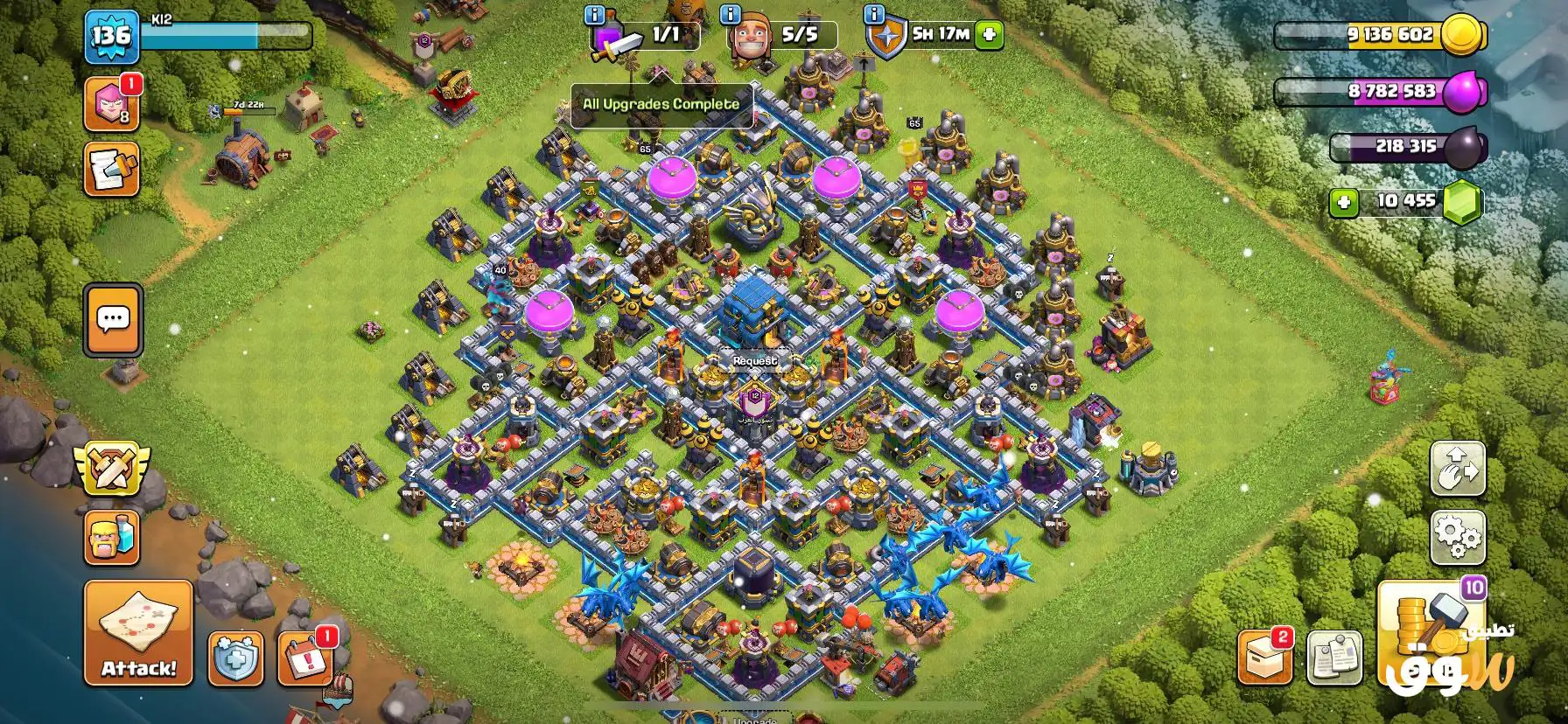Click the green plus beside shield timer
Image resolution: width=1568 pixels, height=724 pixels.
coord(990,35)
